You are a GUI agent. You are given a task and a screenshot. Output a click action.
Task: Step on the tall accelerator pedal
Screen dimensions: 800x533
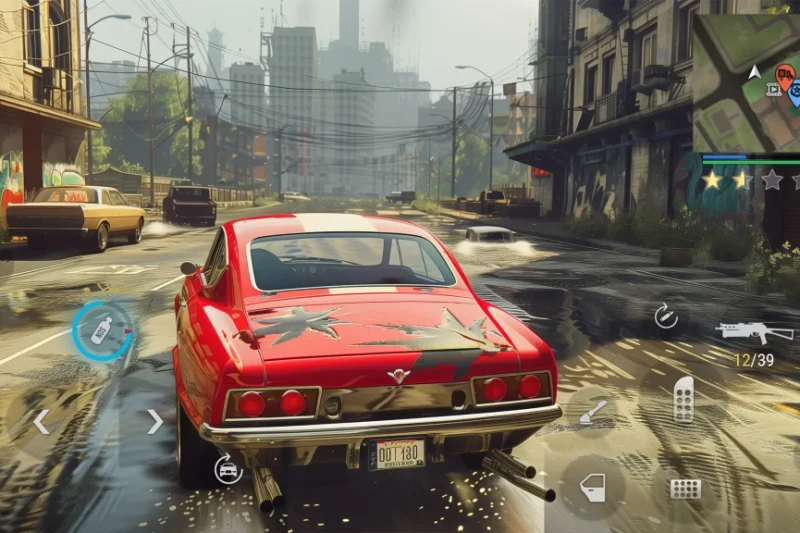[684, 399]
